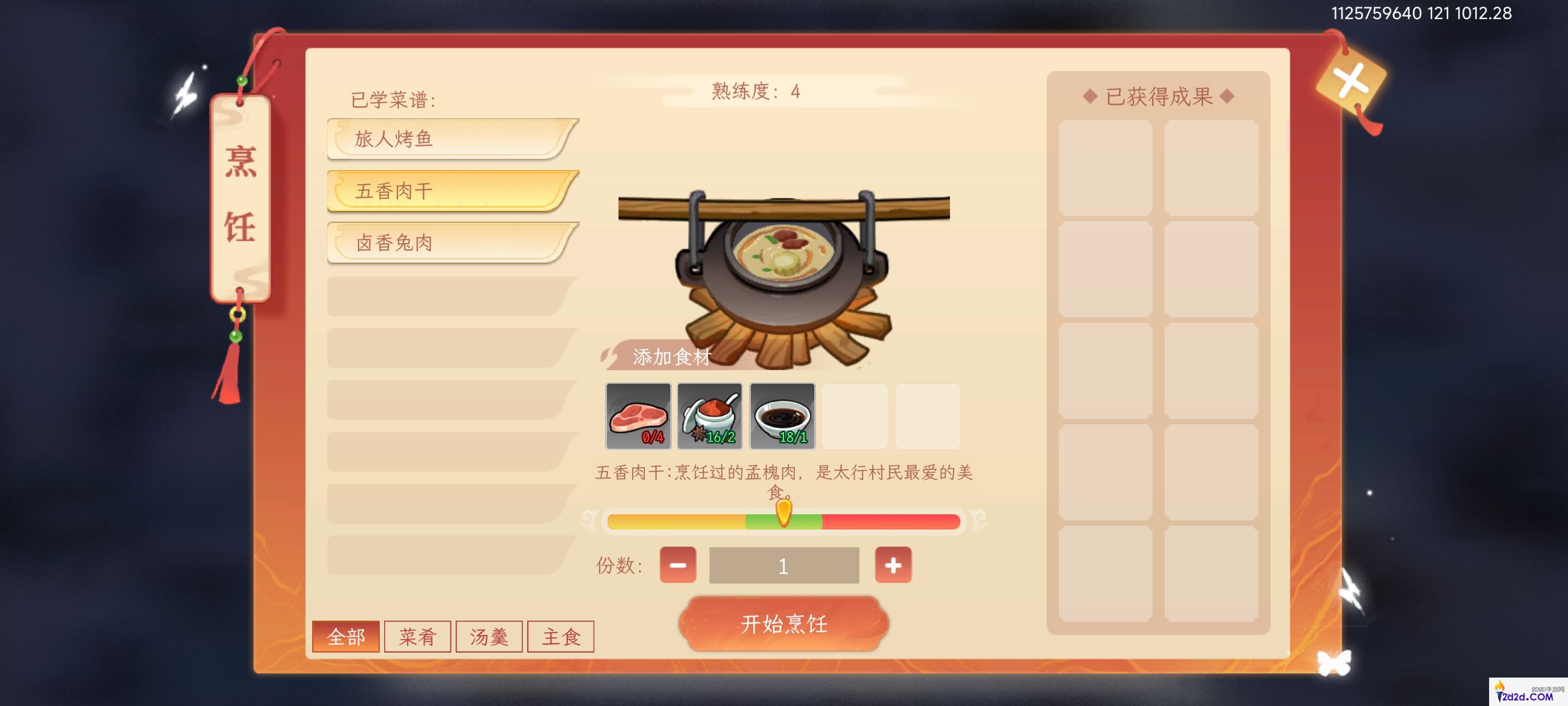Select the spice bowl ingredient showing 16/2

click(x=709, y=416)
